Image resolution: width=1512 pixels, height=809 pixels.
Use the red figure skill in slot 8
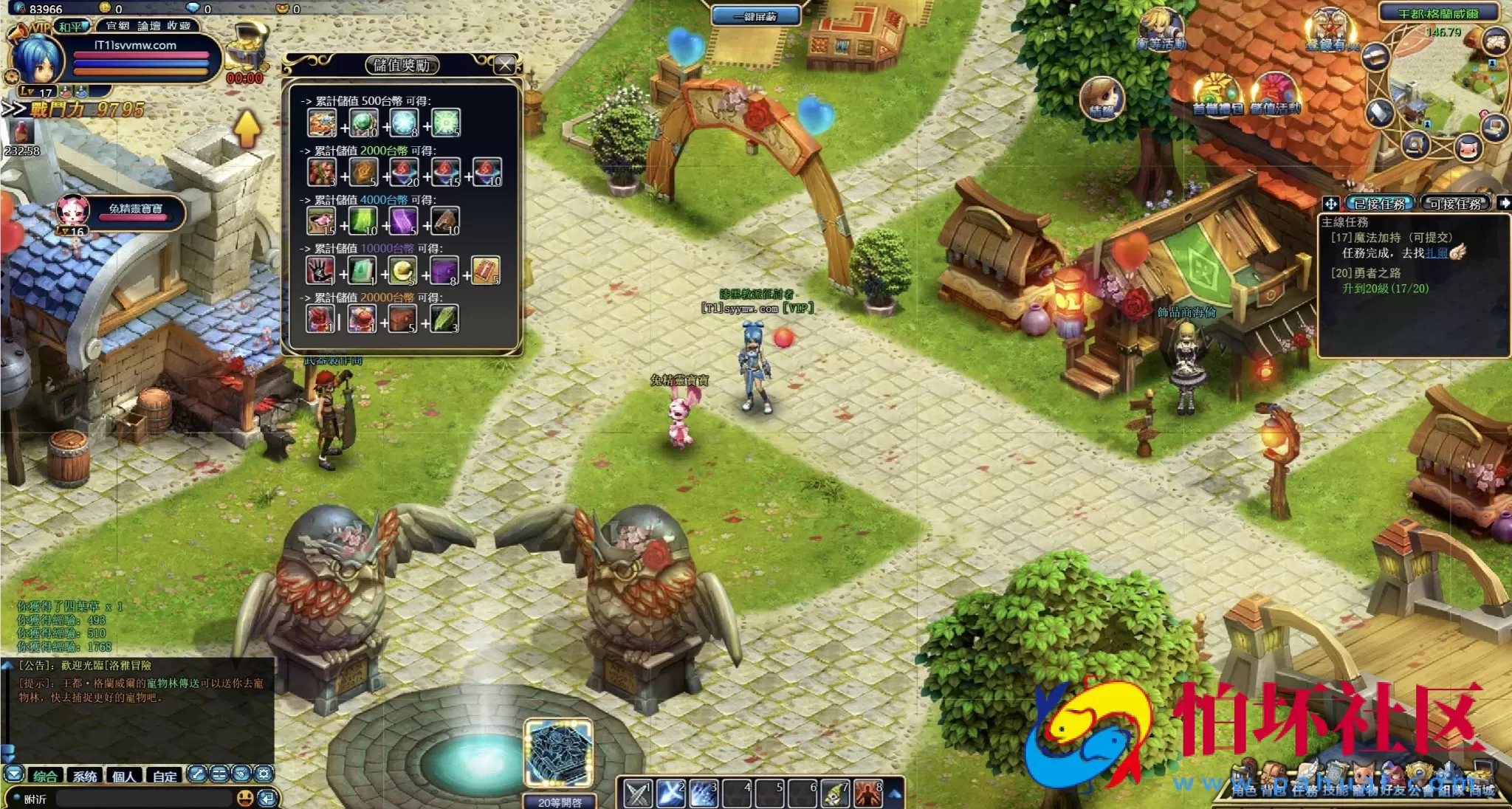[868, 793]
